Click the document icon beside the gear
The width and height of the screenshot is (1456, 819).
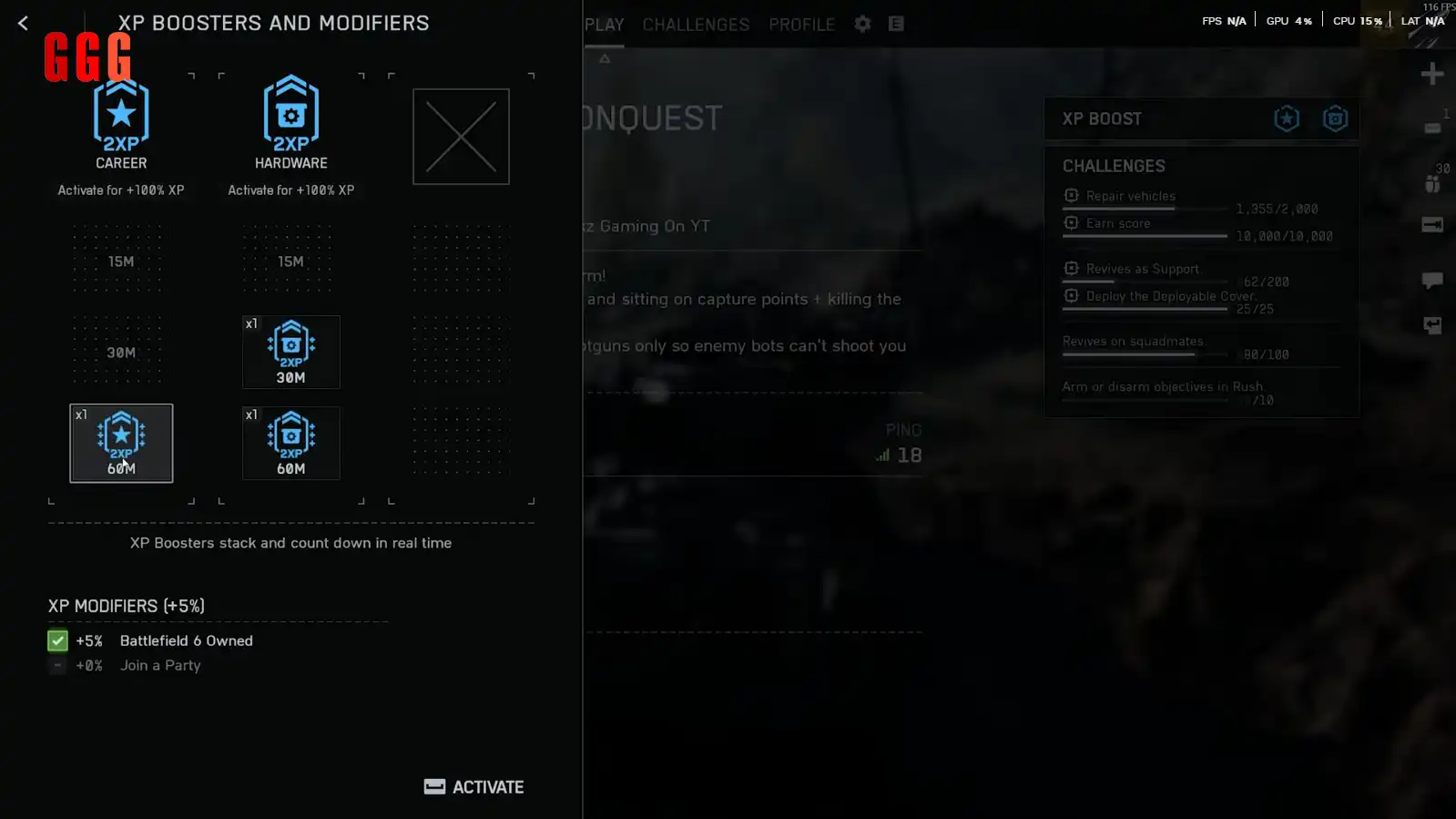click(896, 25)
